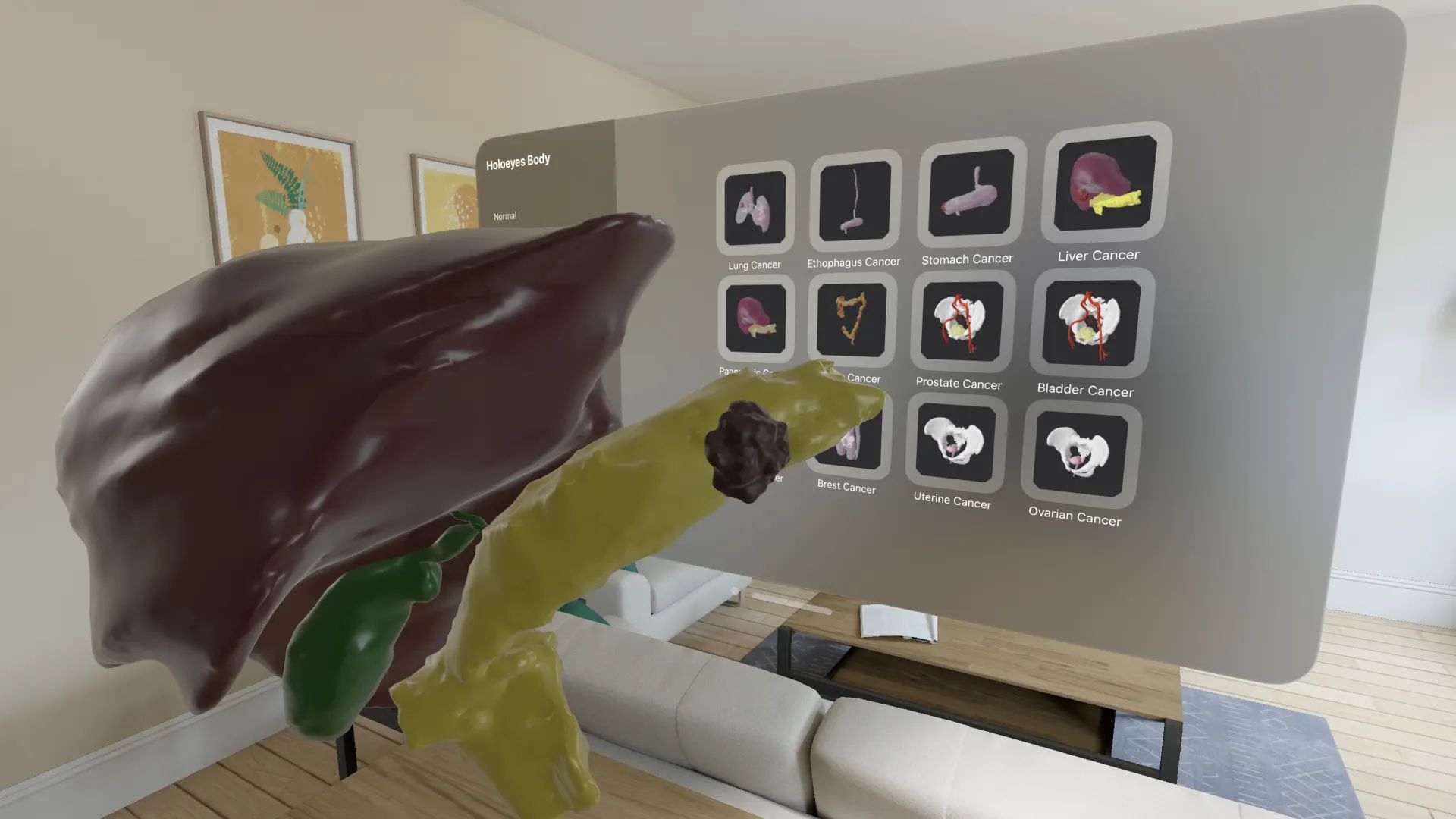1456x819 pixels.
Task: Switch to the Normal category in sidebar
Action: coord(505,216)
